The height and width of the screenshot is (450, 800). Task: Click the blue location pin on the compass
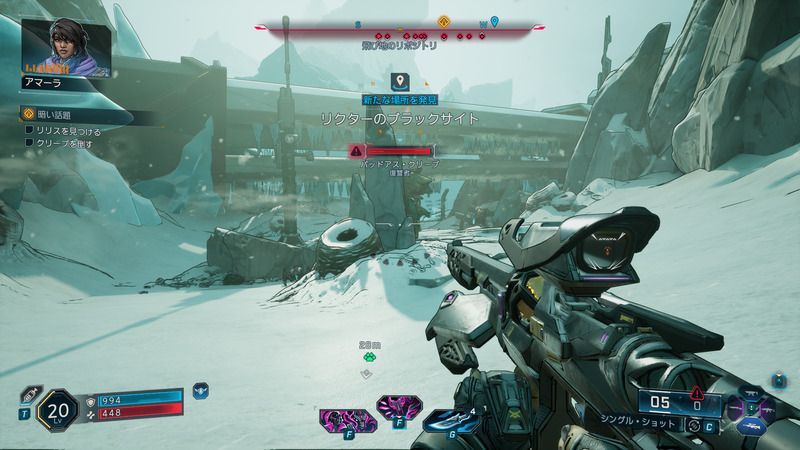494,21
